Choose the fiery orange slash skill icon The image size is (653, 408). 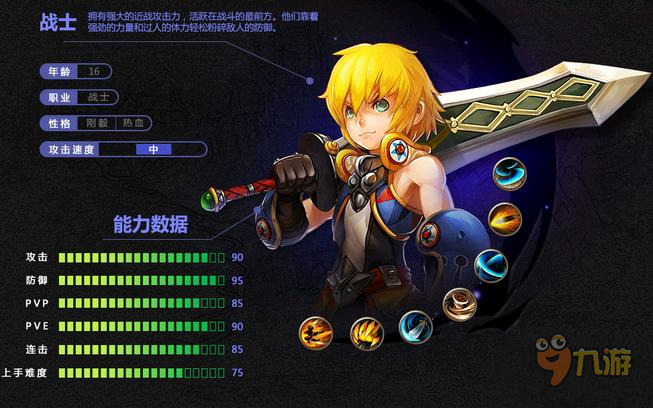tap(505, 219)
